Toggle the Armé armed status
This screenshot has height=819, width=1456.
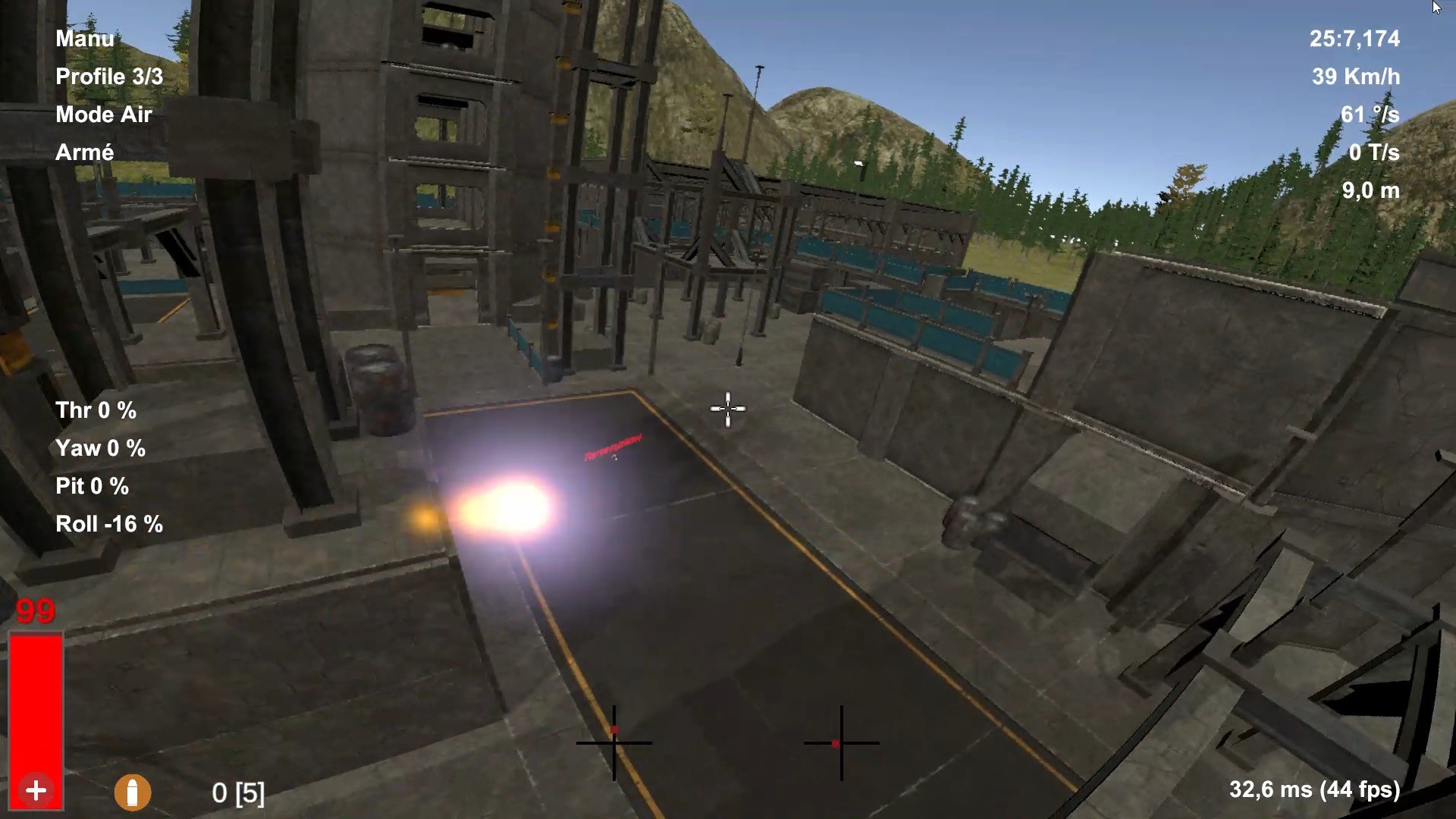(85, 152)
